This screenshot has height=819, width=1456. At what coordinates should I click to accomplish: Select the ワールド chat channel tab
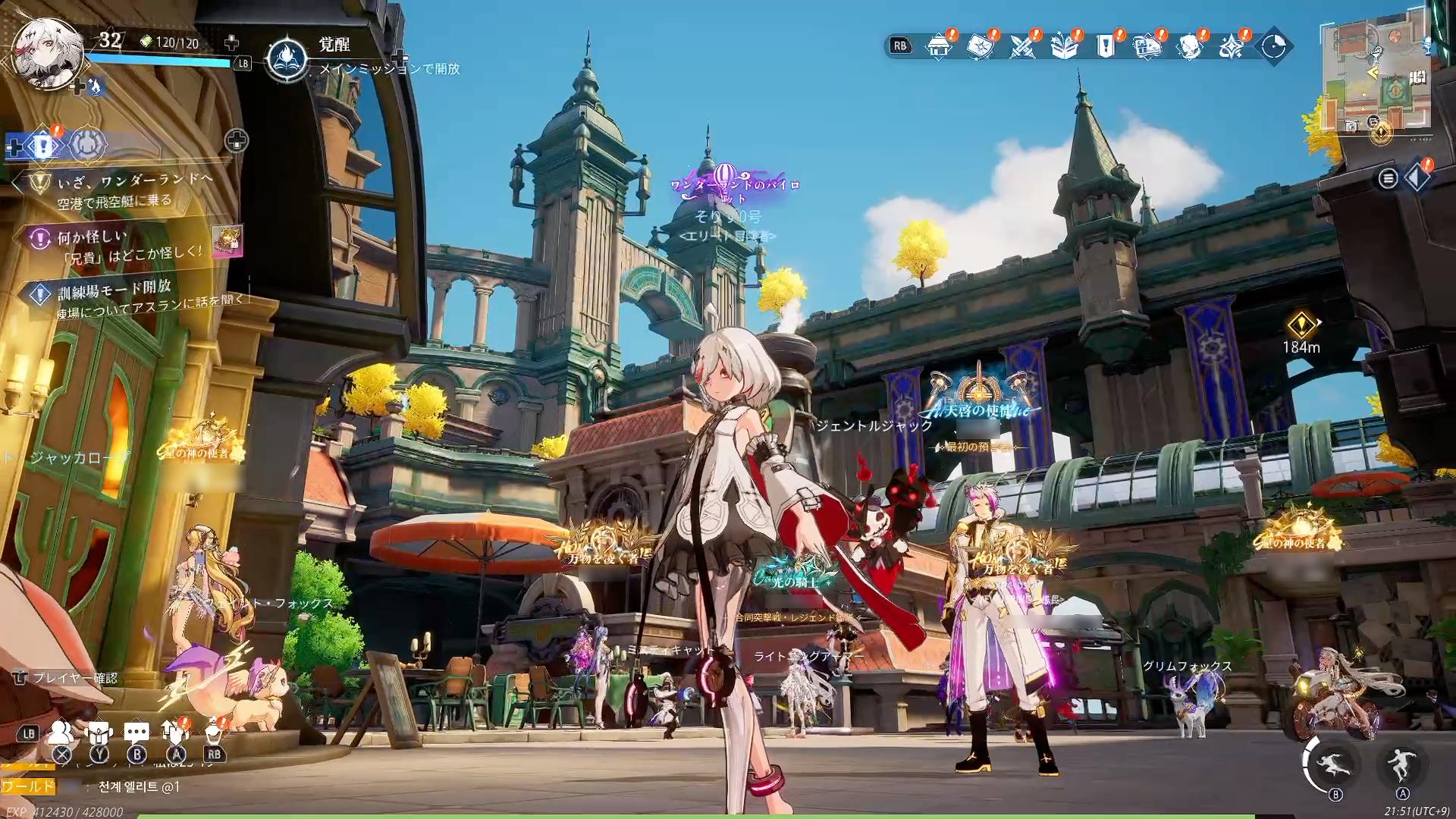pyautogui.click(x=29, y=786)
